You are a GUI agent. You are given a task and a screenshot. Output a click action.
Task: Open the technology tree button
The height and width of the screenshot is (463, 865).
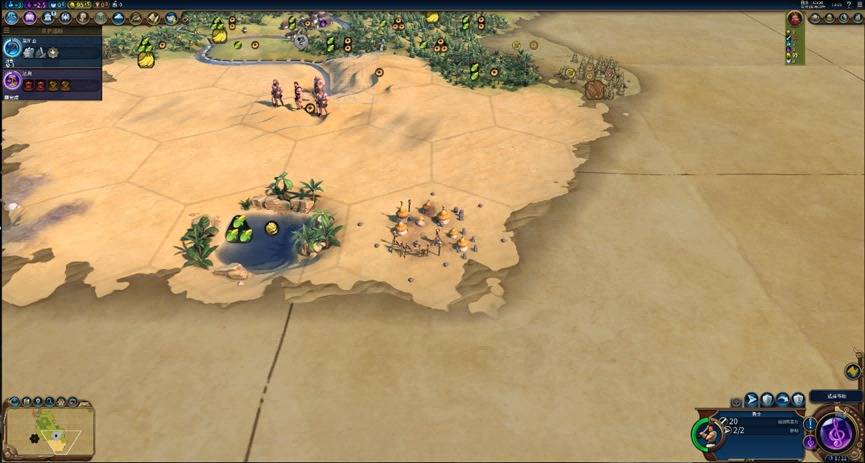point(13,18)
